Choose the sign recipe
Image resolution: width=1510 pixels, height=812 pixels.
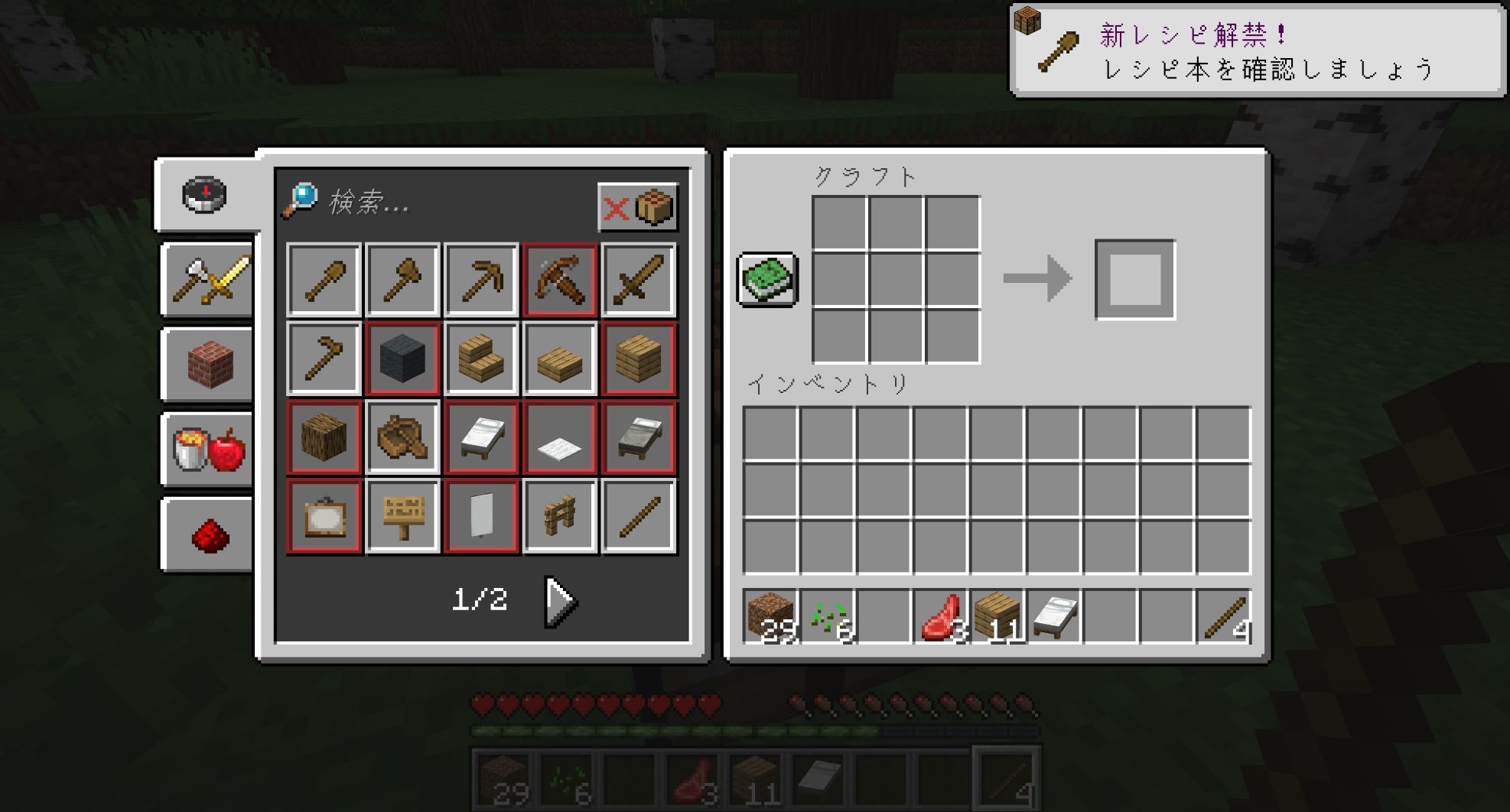[x=402, y=516]
